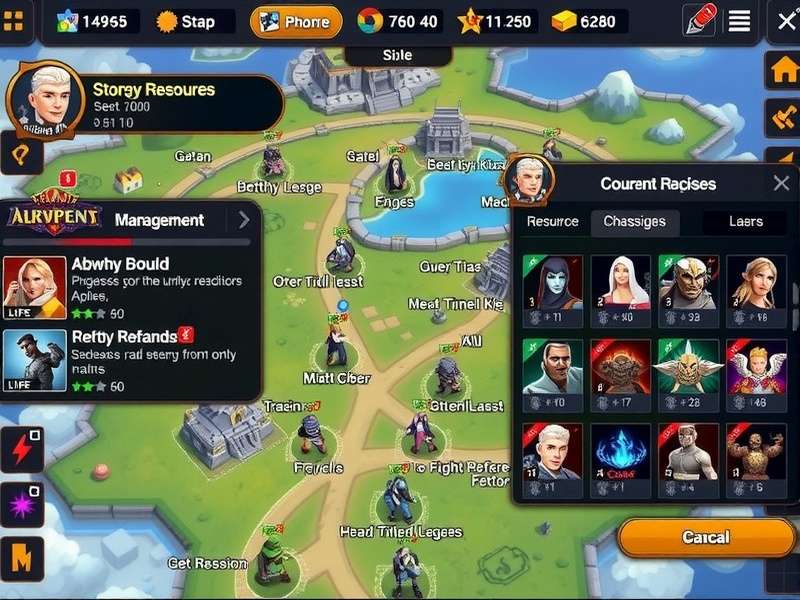Open the Laers tab
The width and height of the screenshot is (800, 600).
click(x=745, y=222)
